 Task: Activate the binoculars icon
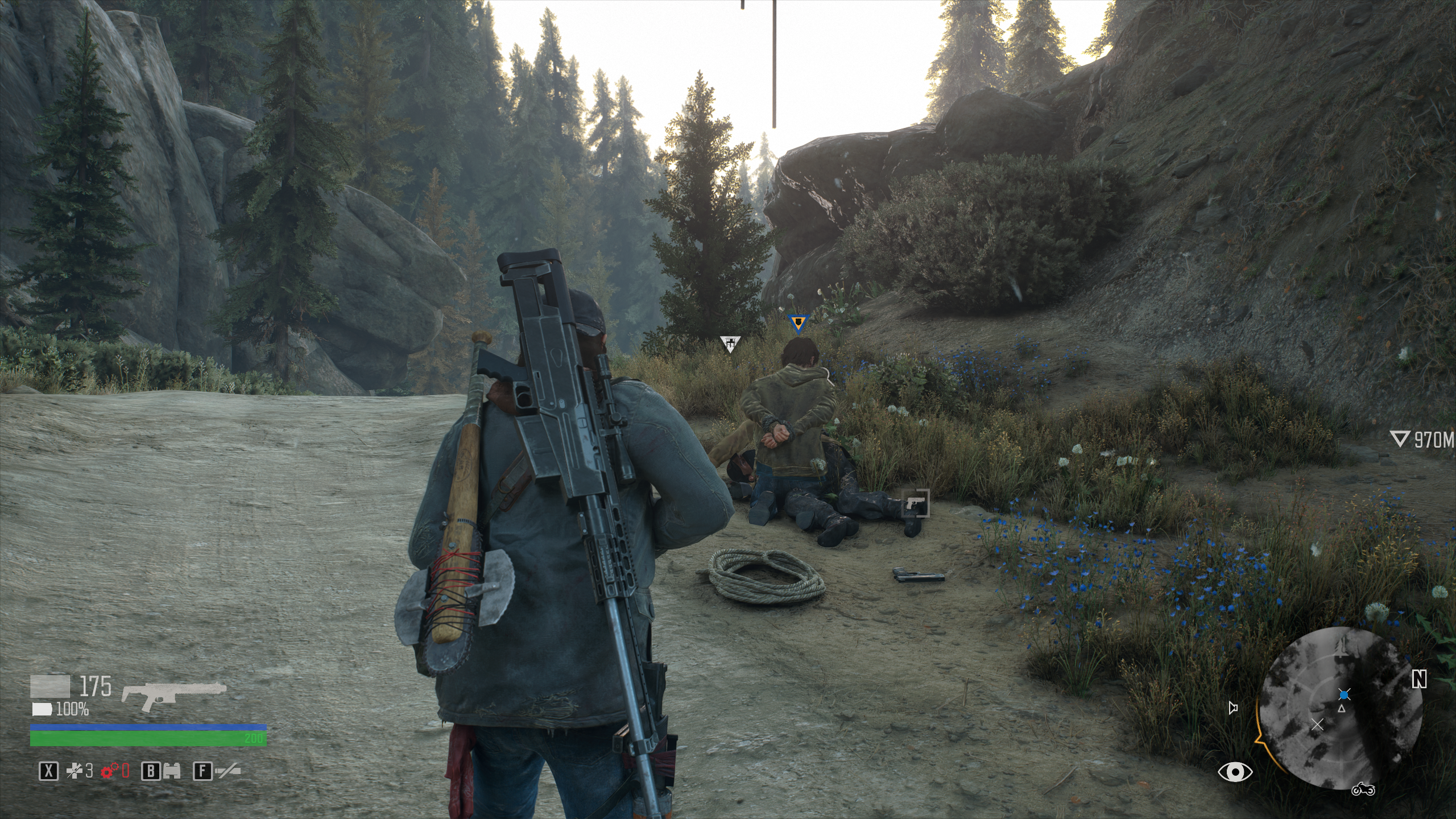pos(172,771)
